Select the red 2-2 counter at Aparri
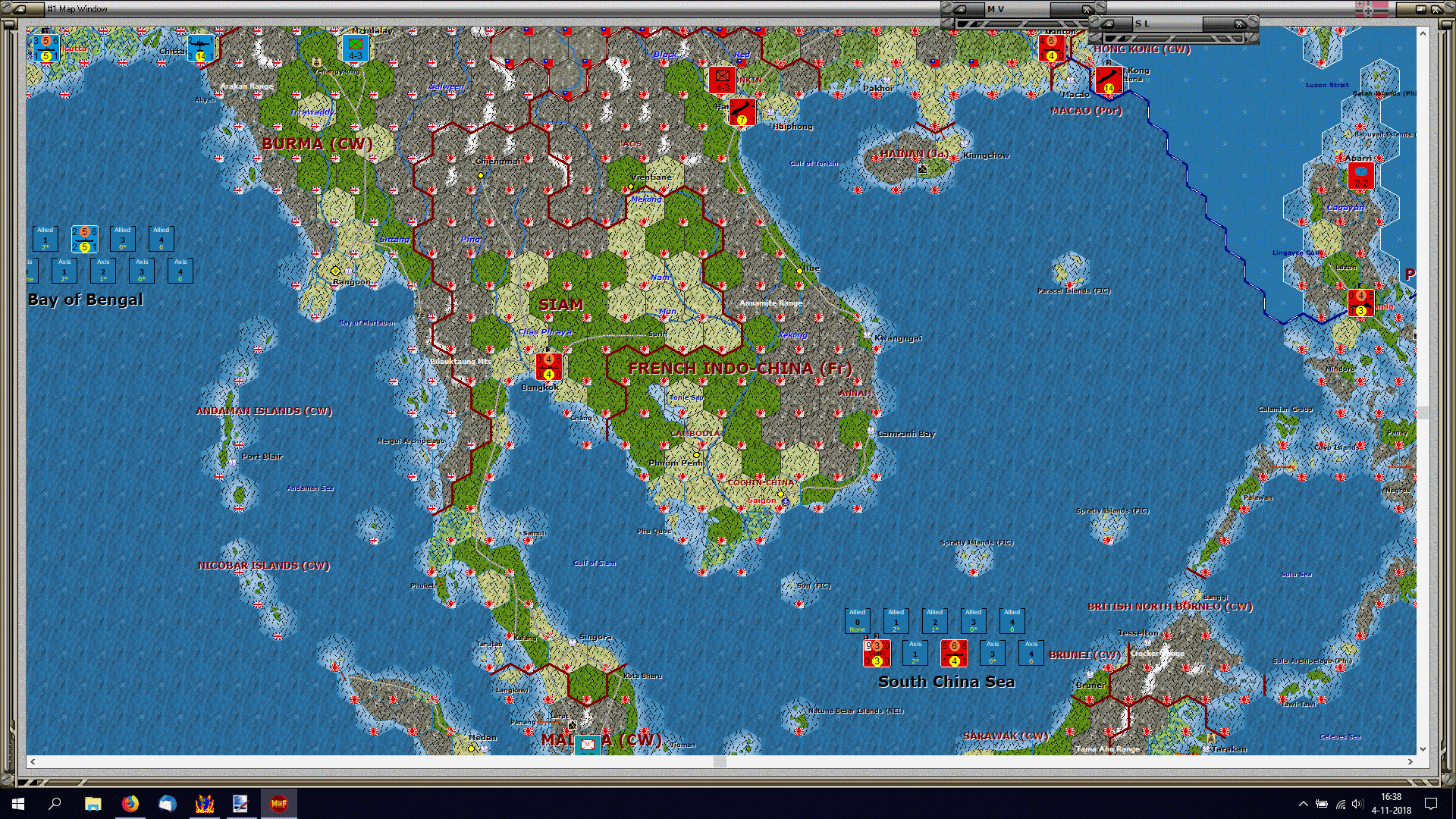Screen dimensions: 1456x819 coord(1360,176)
